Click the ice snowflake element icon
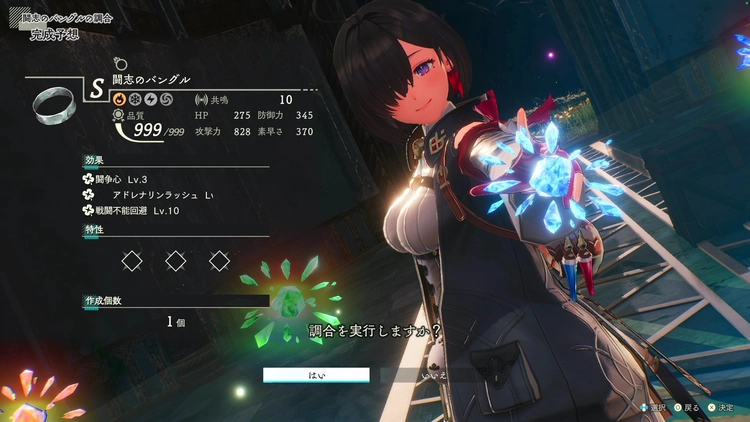Viewport: 750px width, 422px height. [133, 100]
